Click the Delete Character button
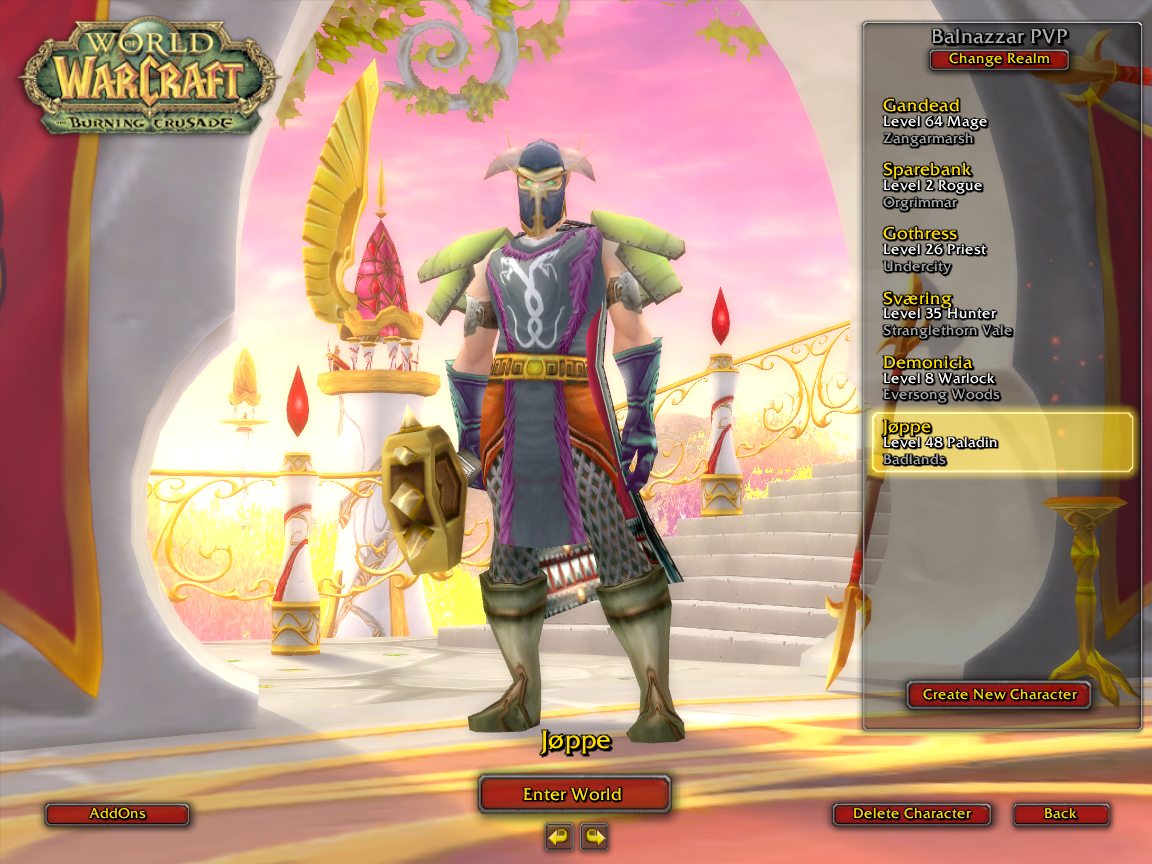Image resolution: width=1152 pixels, height=864 pixels. (x=911, y=814)
